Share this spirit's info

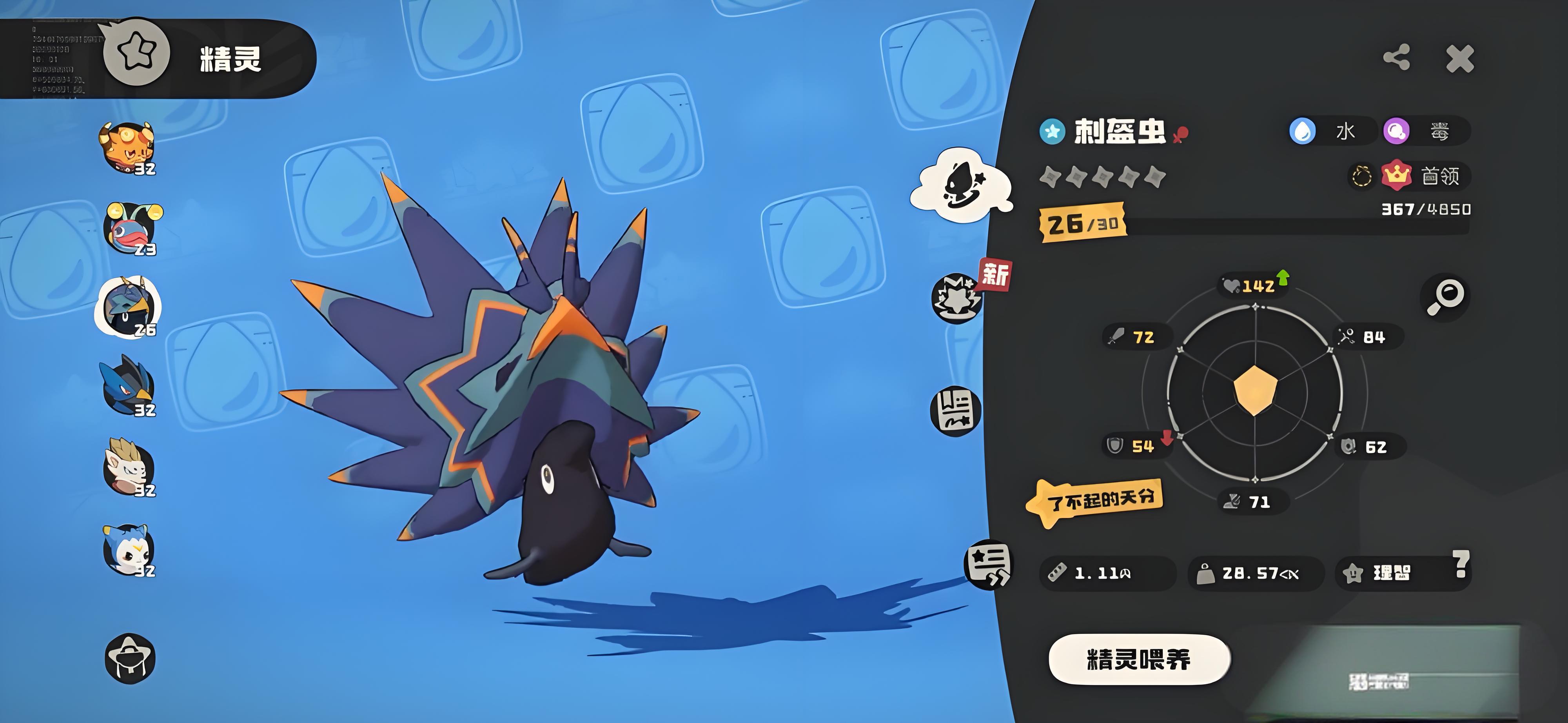(1396, 58)
